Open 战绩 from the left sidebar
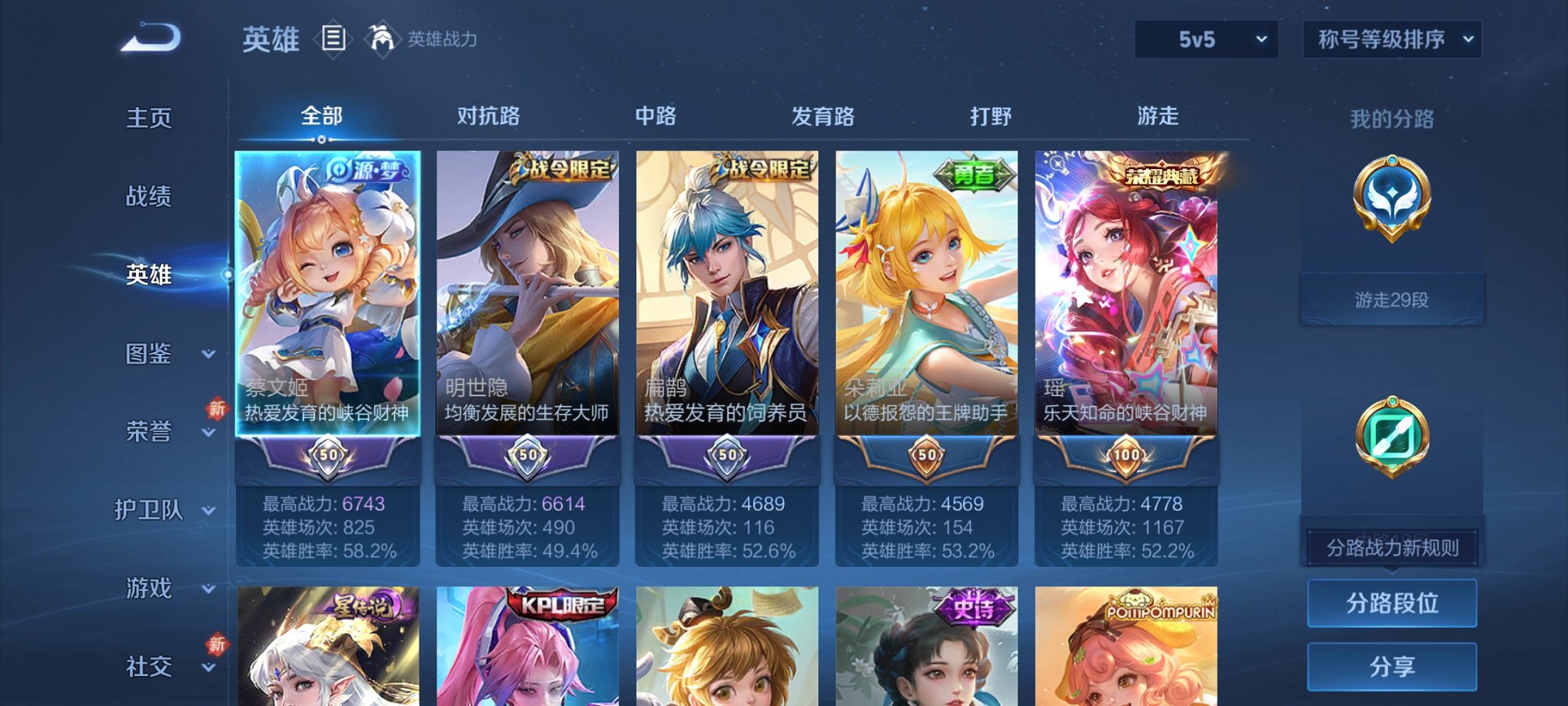 [x=148, y=197]
